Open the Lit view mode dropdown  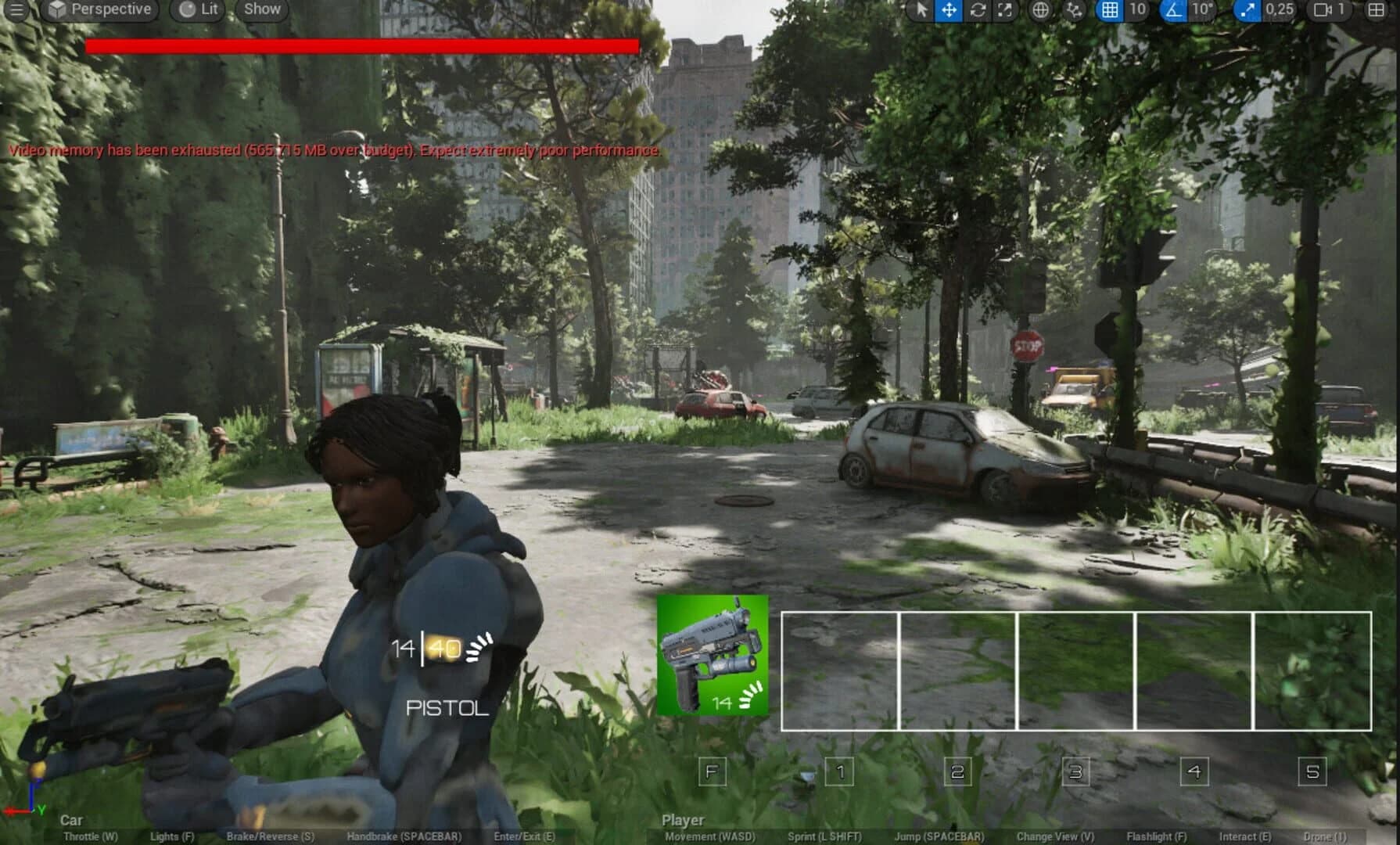point(196,10)
